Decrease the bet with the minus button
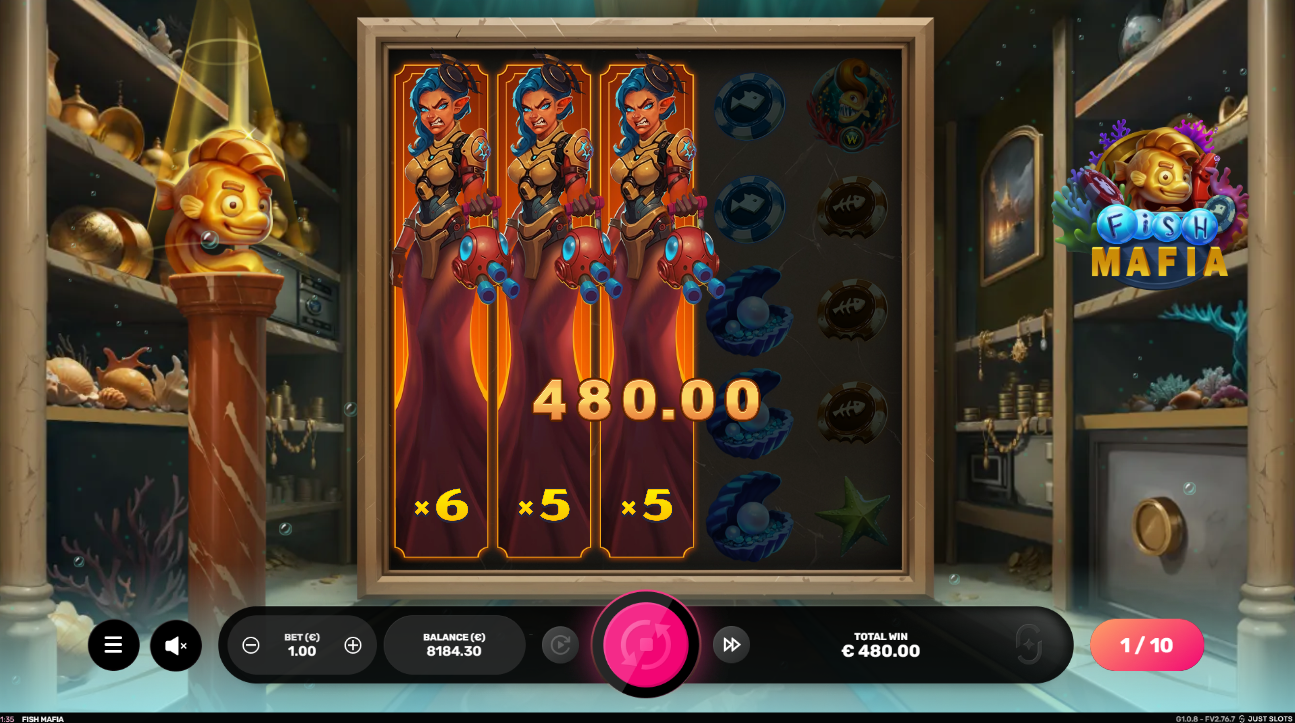This screenshot has width=1295, height=723. click(251, 645)
